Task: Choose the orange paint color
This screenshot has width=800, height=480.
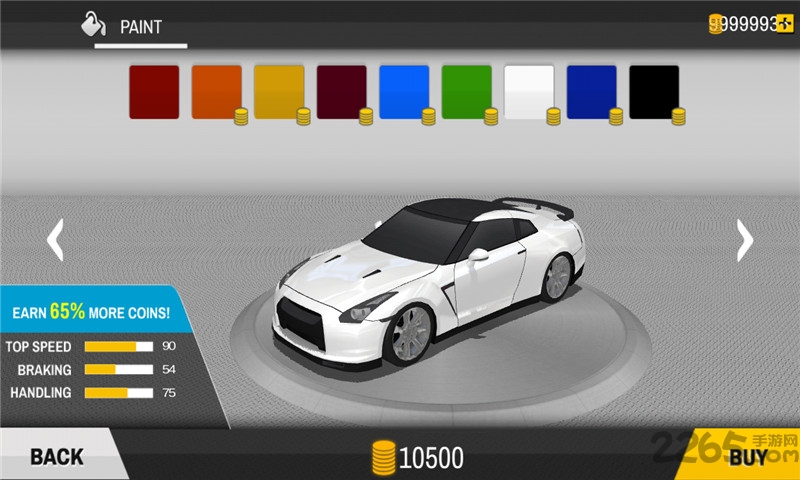Action: coord(216,92)
